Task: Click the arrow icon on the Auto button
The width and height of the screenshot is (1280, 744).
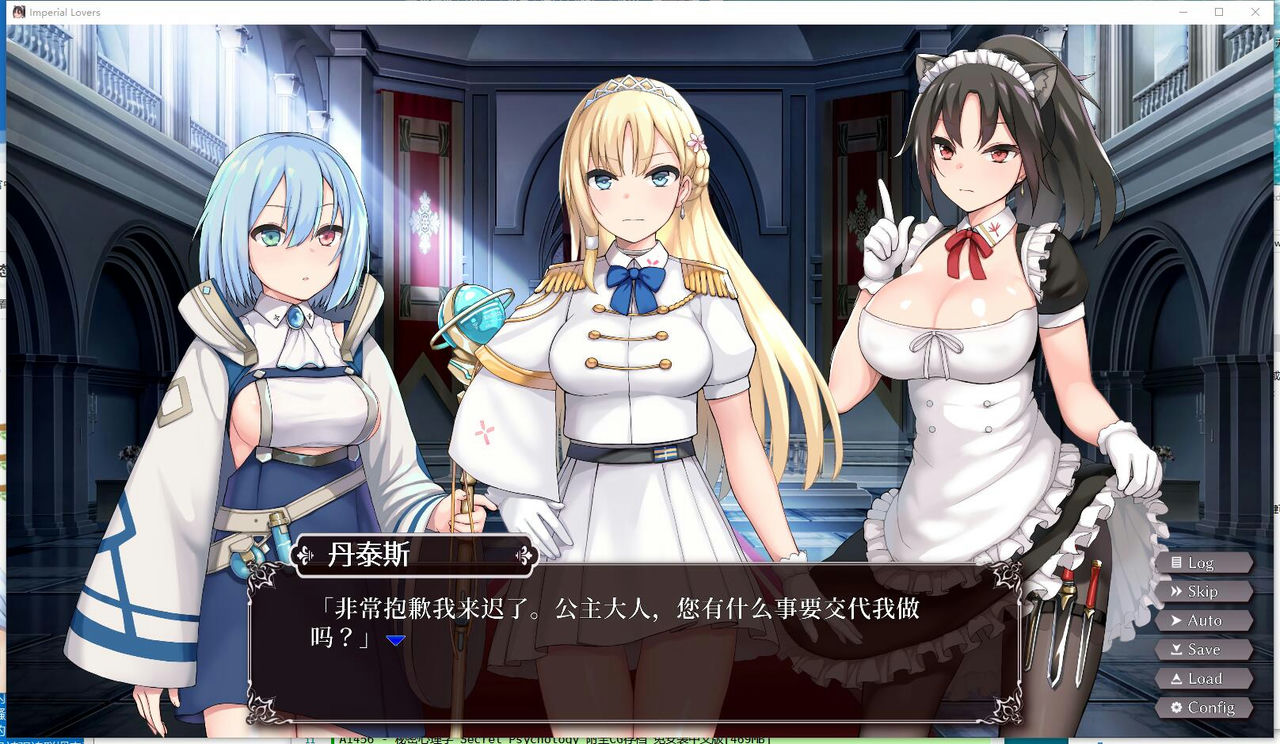Action: 1176,621
